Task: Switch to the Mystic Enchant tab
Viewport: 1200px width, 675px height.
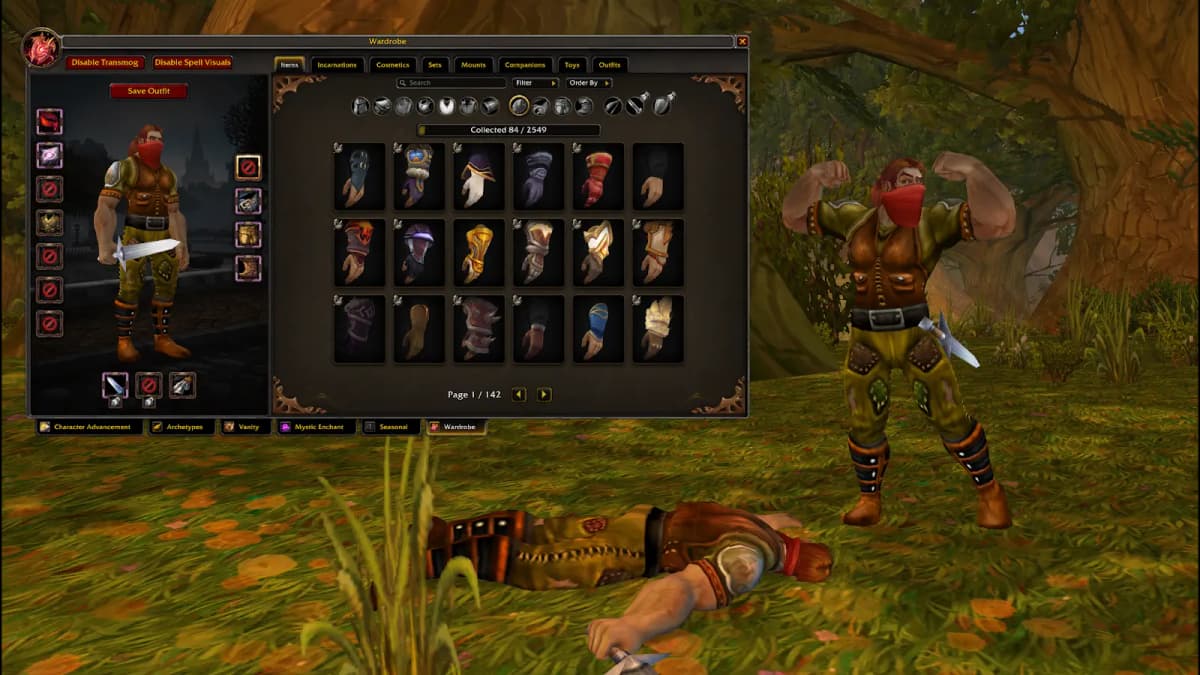Action: coord(317,427)
